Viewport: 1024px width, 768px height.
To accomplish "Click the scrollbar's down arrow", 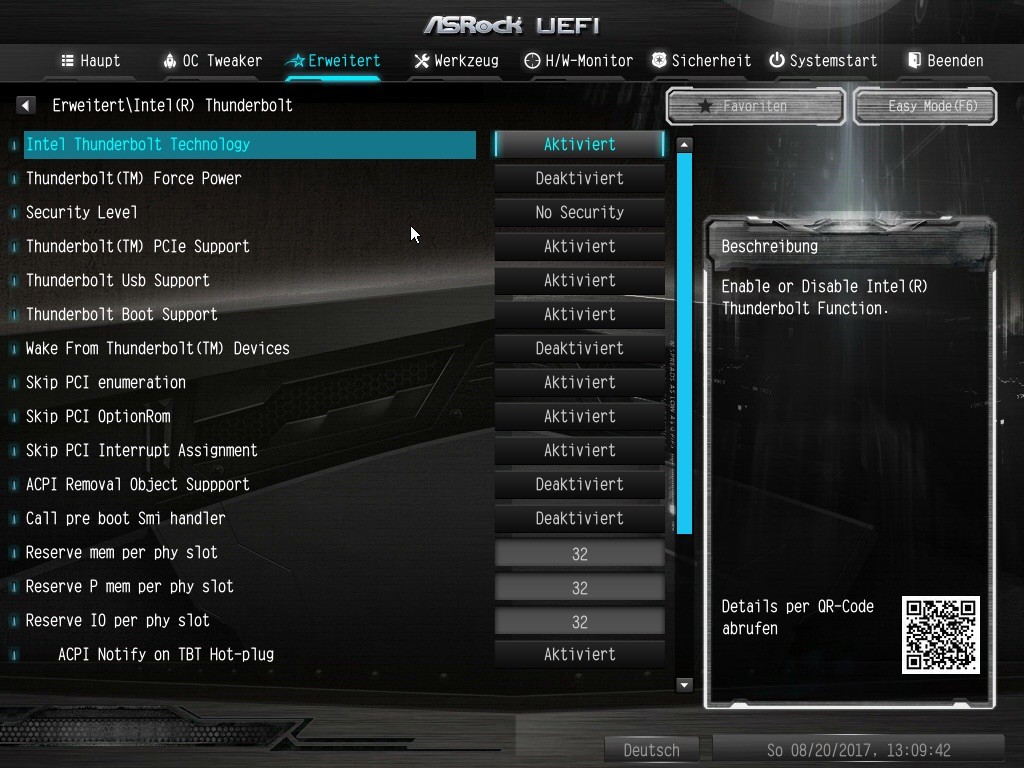I will (685, 685).
